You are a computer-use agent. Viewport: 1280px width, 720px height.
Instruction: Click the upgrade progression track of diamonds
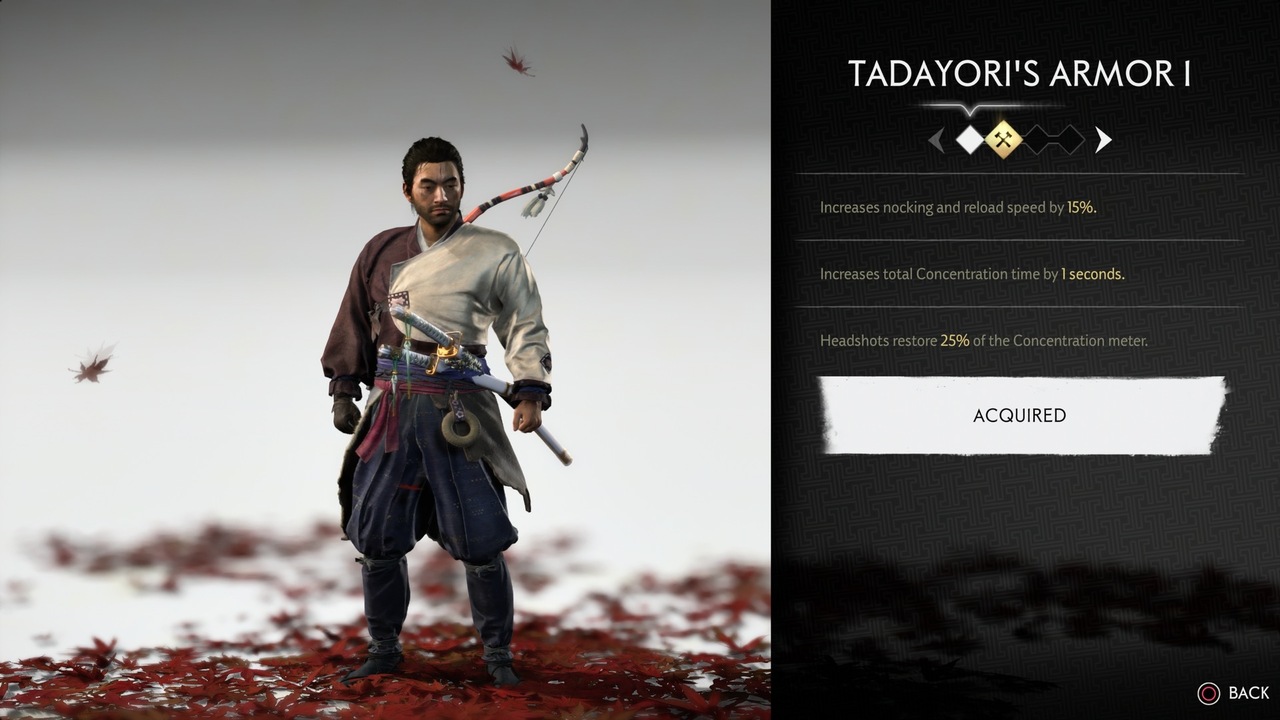point(1018,139)
